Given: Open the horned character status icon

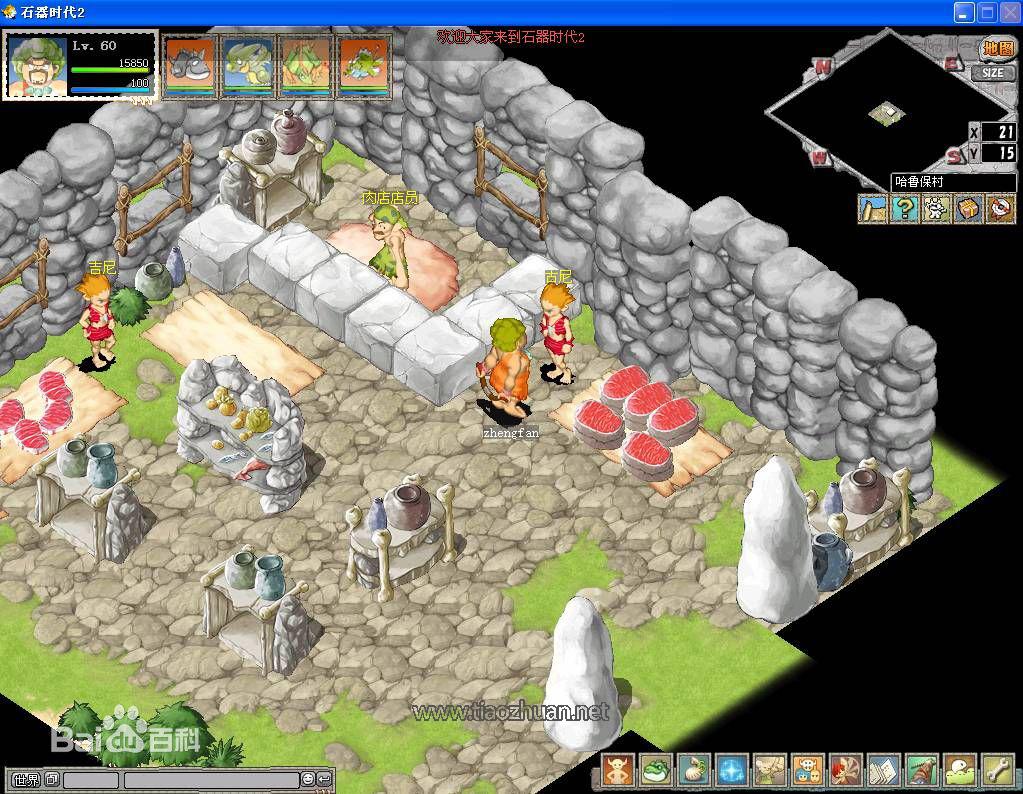Looking at the screenshot, I should pyautogui.click(x=618, y=771).
